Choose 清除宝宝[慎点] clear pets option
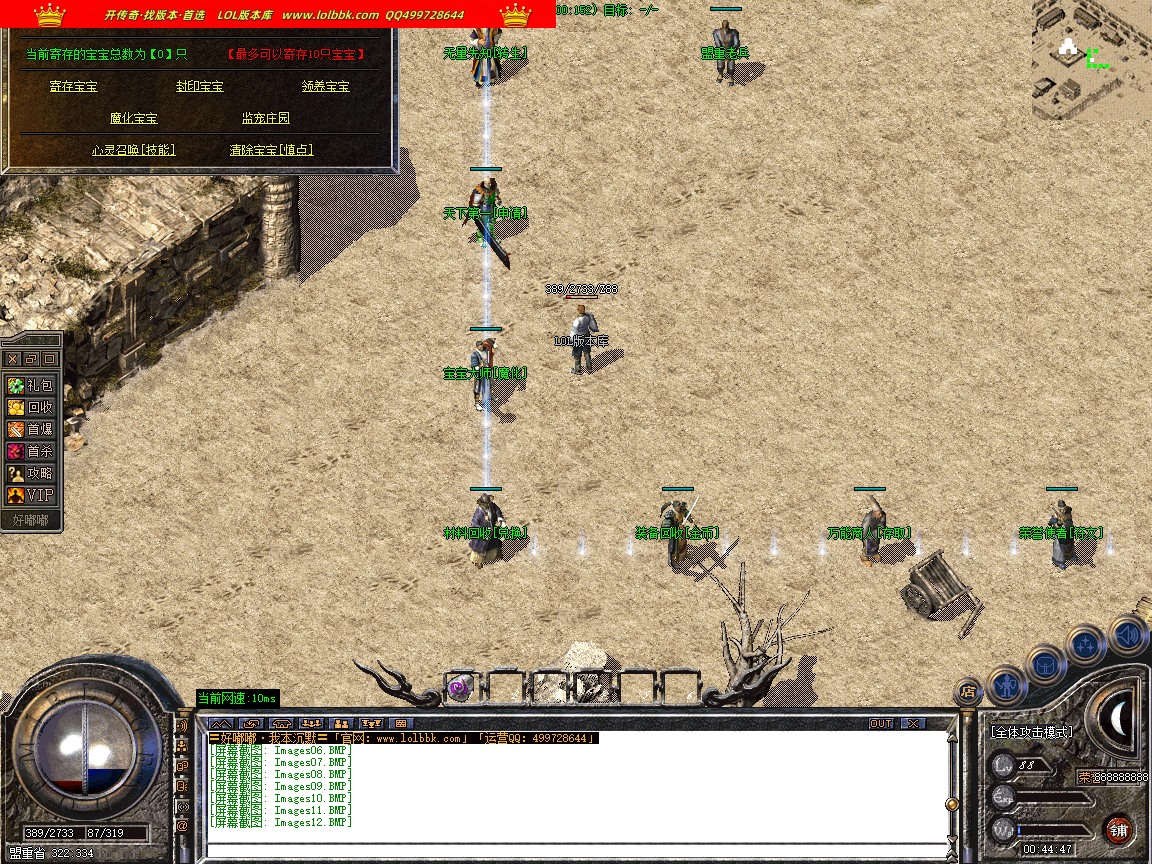This screenshot has width=1152, height=864. [x=271, y=150]
